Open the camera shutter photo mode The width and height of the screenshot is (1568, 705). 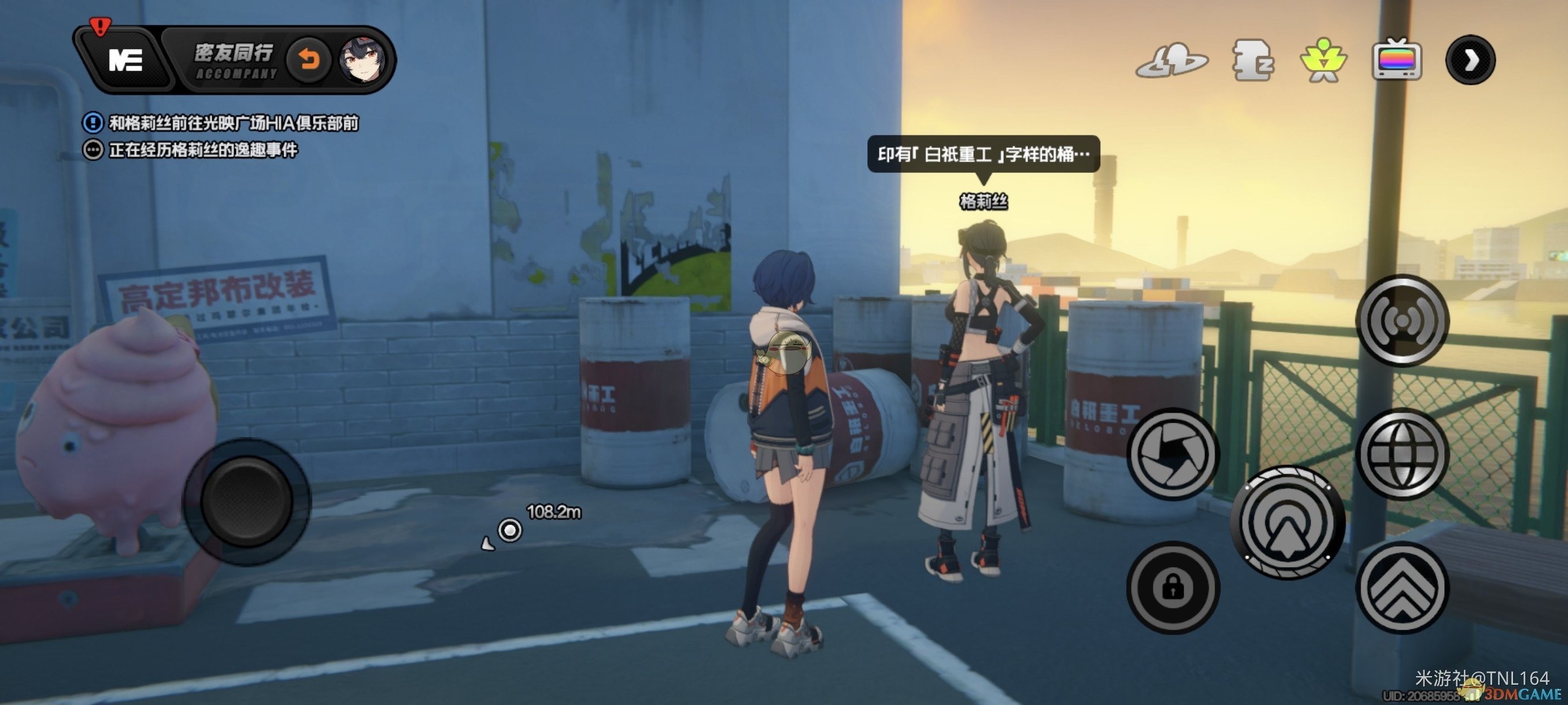coord(1173,454)
